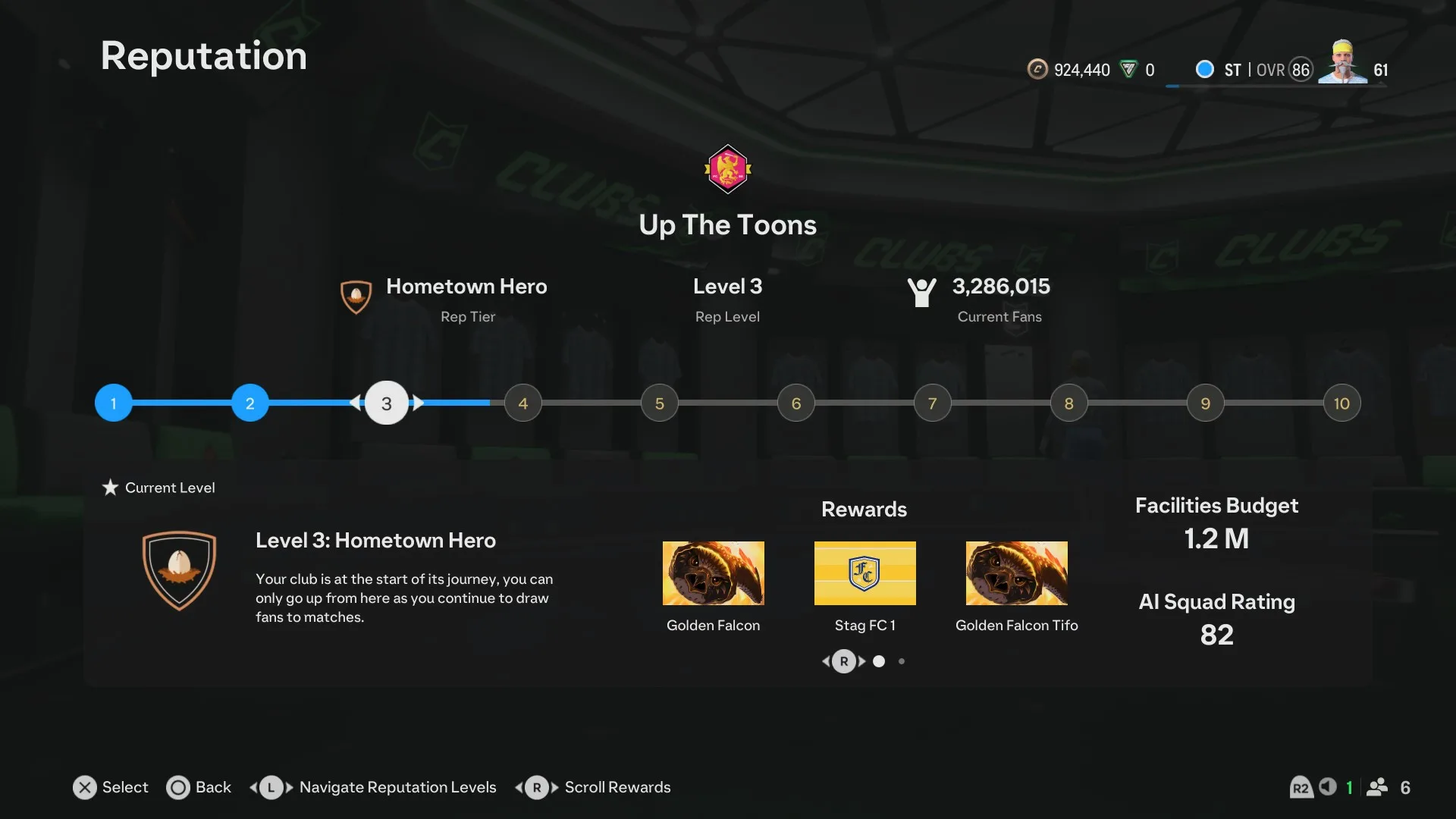The height and width of the screenshot is (819, 1456).
Task: Select the current level 3 node
Action: 387,403
